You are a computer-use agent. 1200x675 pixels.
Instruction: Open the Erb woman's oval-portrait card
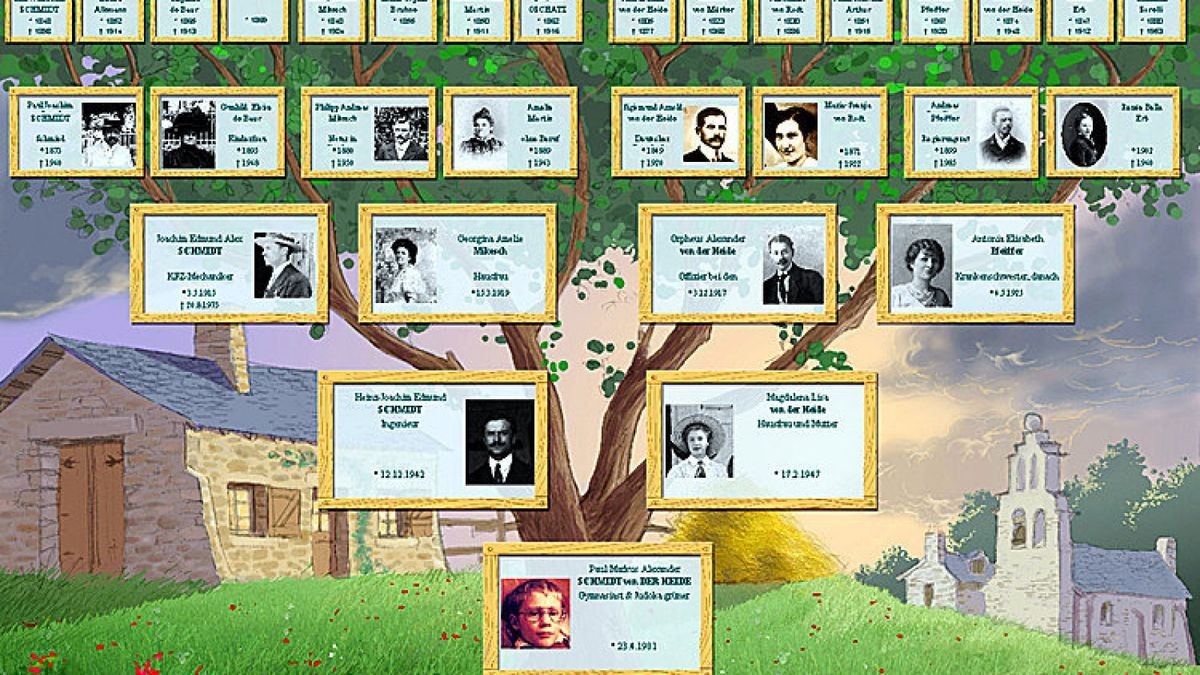pyautogui.click(x=1112, y=133)
